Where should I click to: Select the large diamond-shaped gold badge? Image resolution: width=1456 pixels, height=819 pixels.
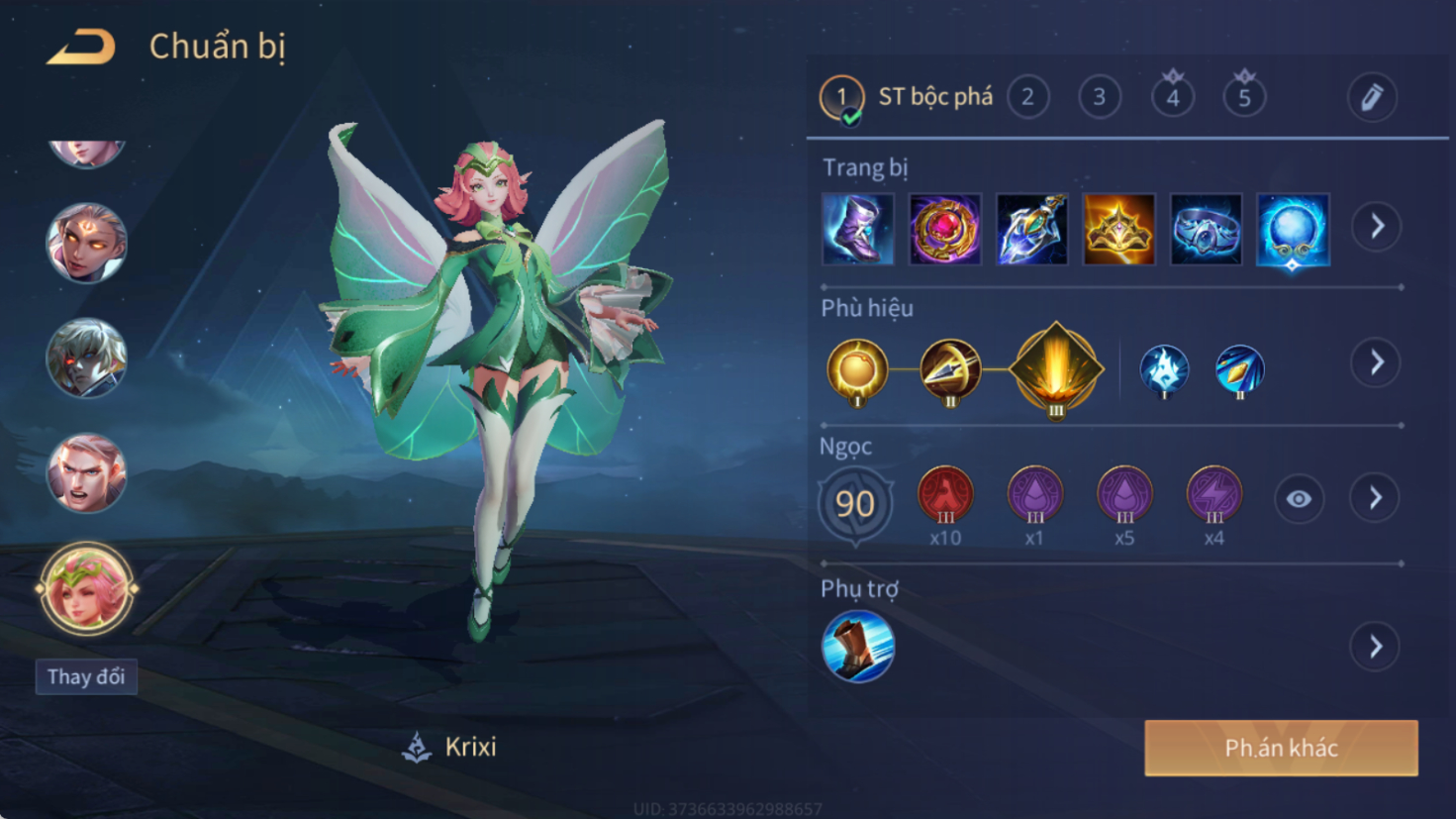coord(1055,369)
